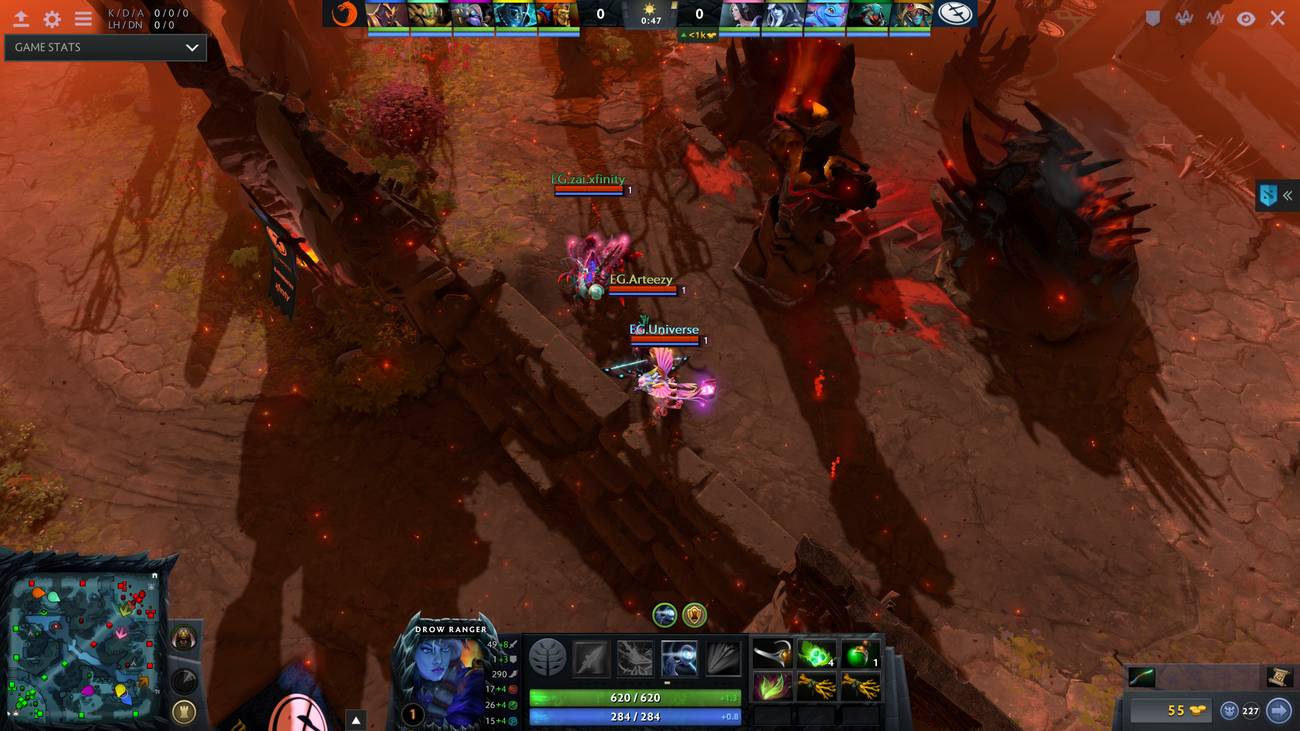This screenshot has height=731, width=1300.
Task: Open the GAME STATS dropdown
Action: coord(105,47)
